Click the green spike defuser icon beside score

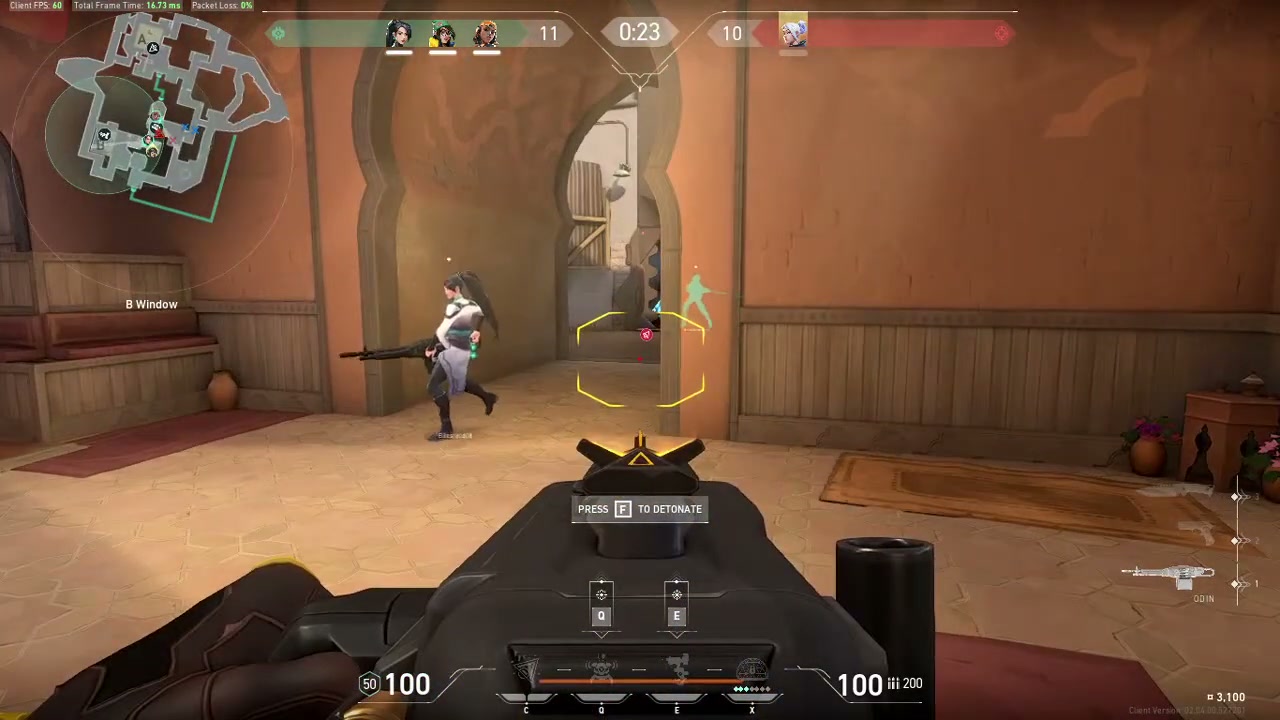(278, 33)
